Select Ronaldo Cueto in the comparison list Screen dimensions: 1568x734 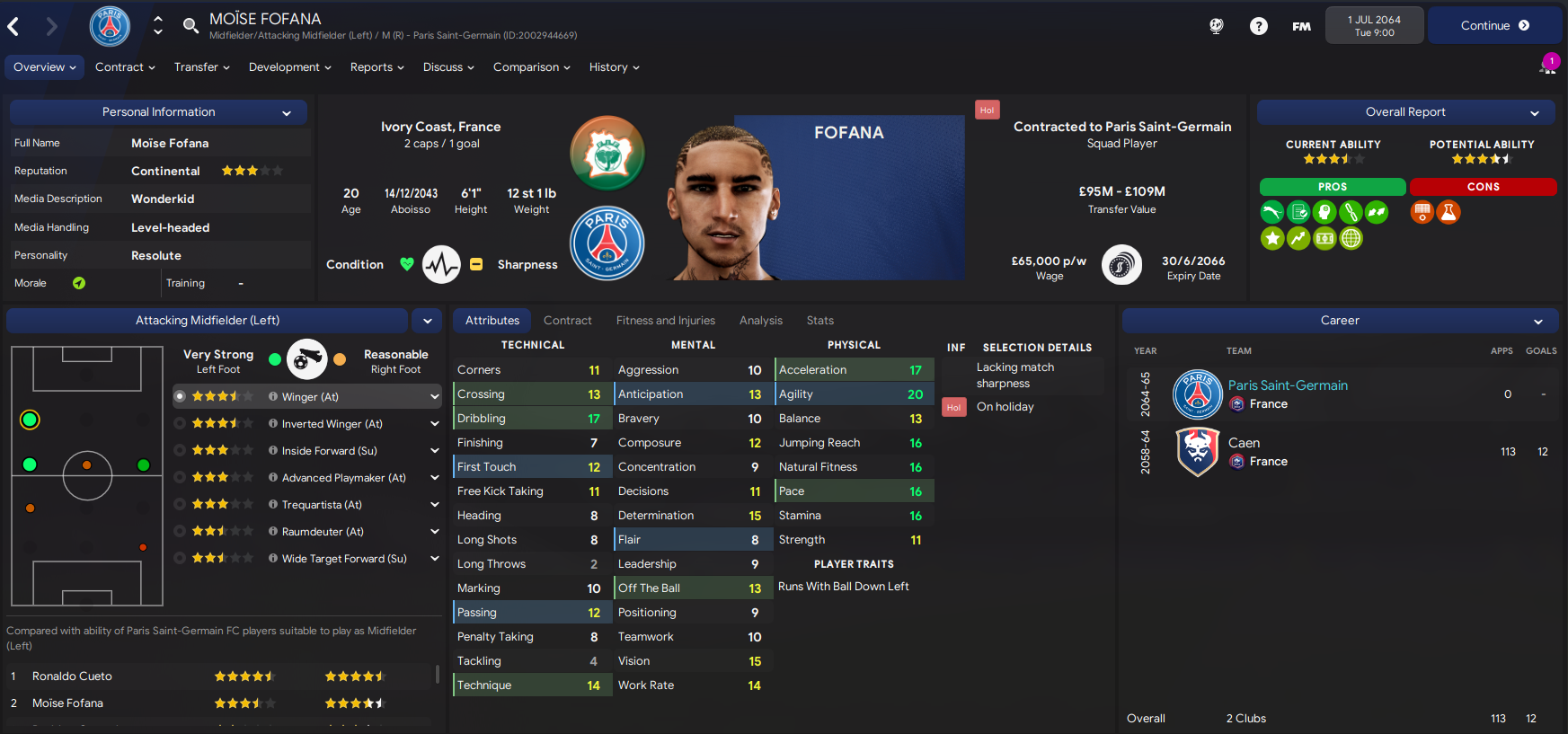[x=72, y=677]
